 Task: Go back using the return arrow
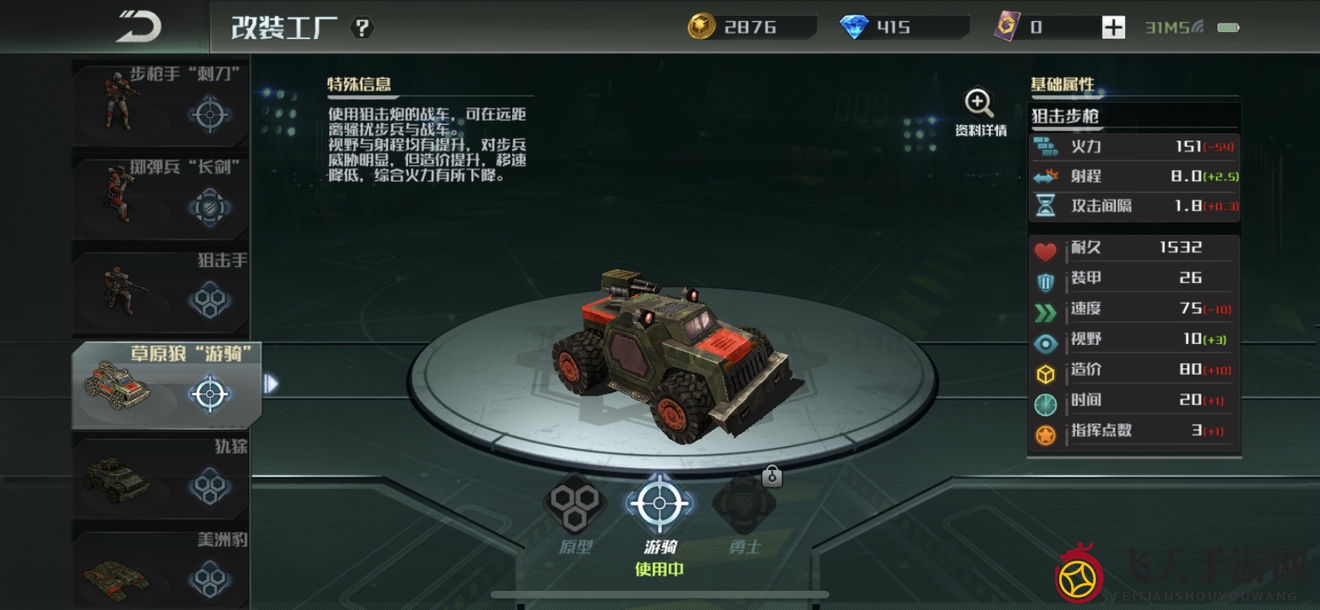(138, 27)
